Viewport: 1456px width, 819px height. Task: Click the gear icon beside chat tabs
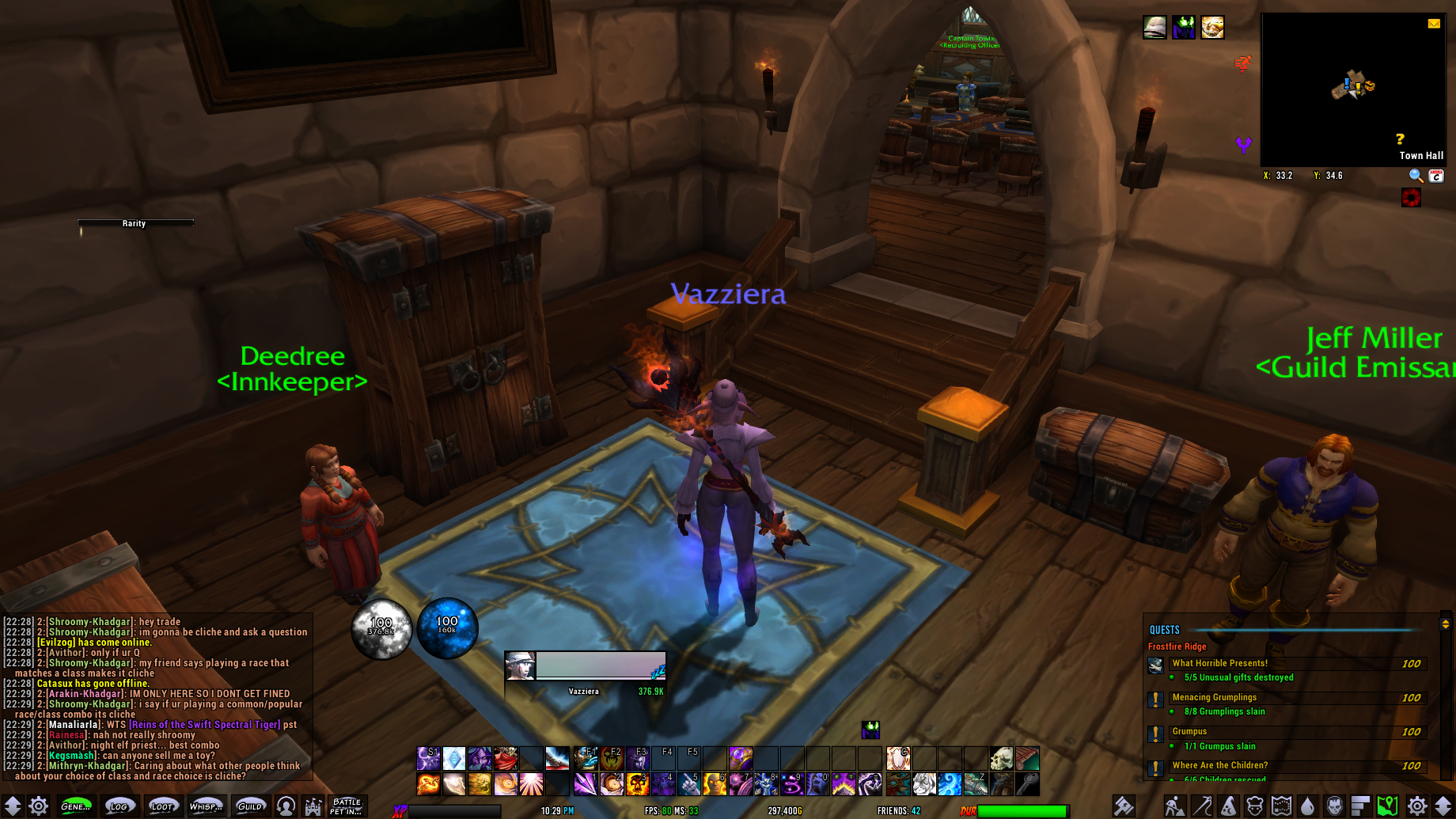(x=38, y=806)
